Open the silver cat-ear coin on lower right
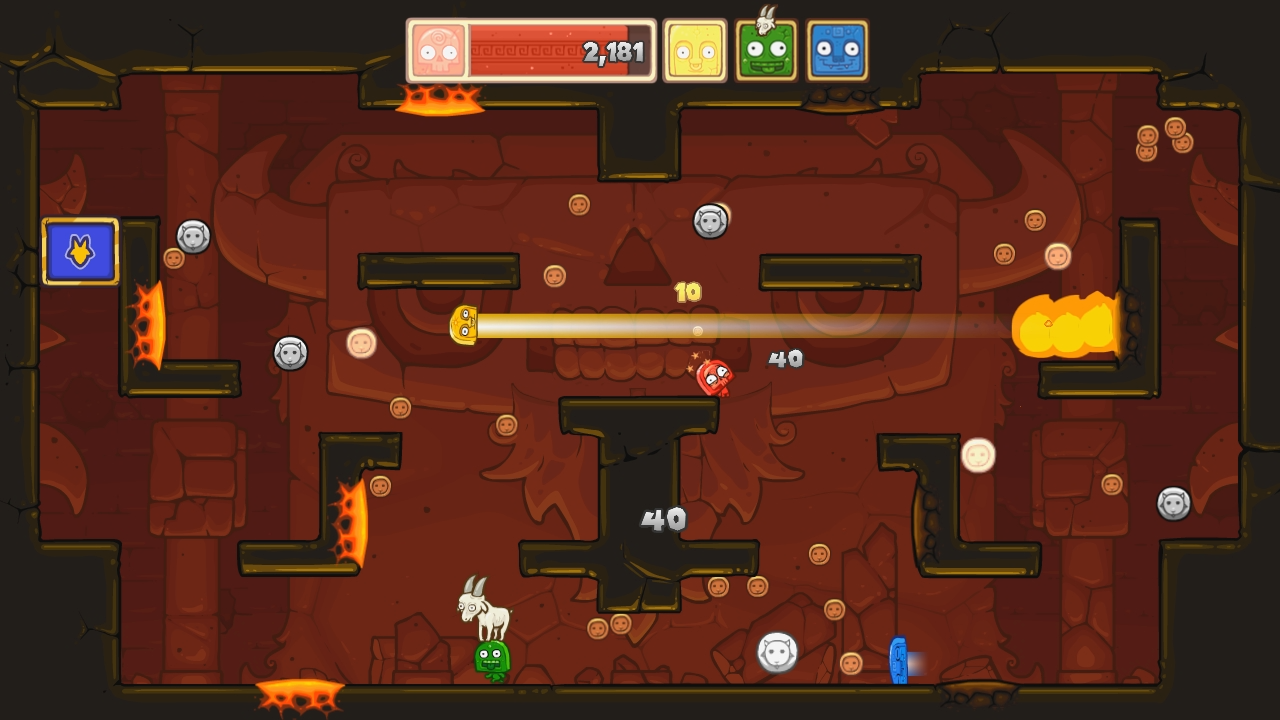Viewport: 1280px width, 720px height. 775,650
